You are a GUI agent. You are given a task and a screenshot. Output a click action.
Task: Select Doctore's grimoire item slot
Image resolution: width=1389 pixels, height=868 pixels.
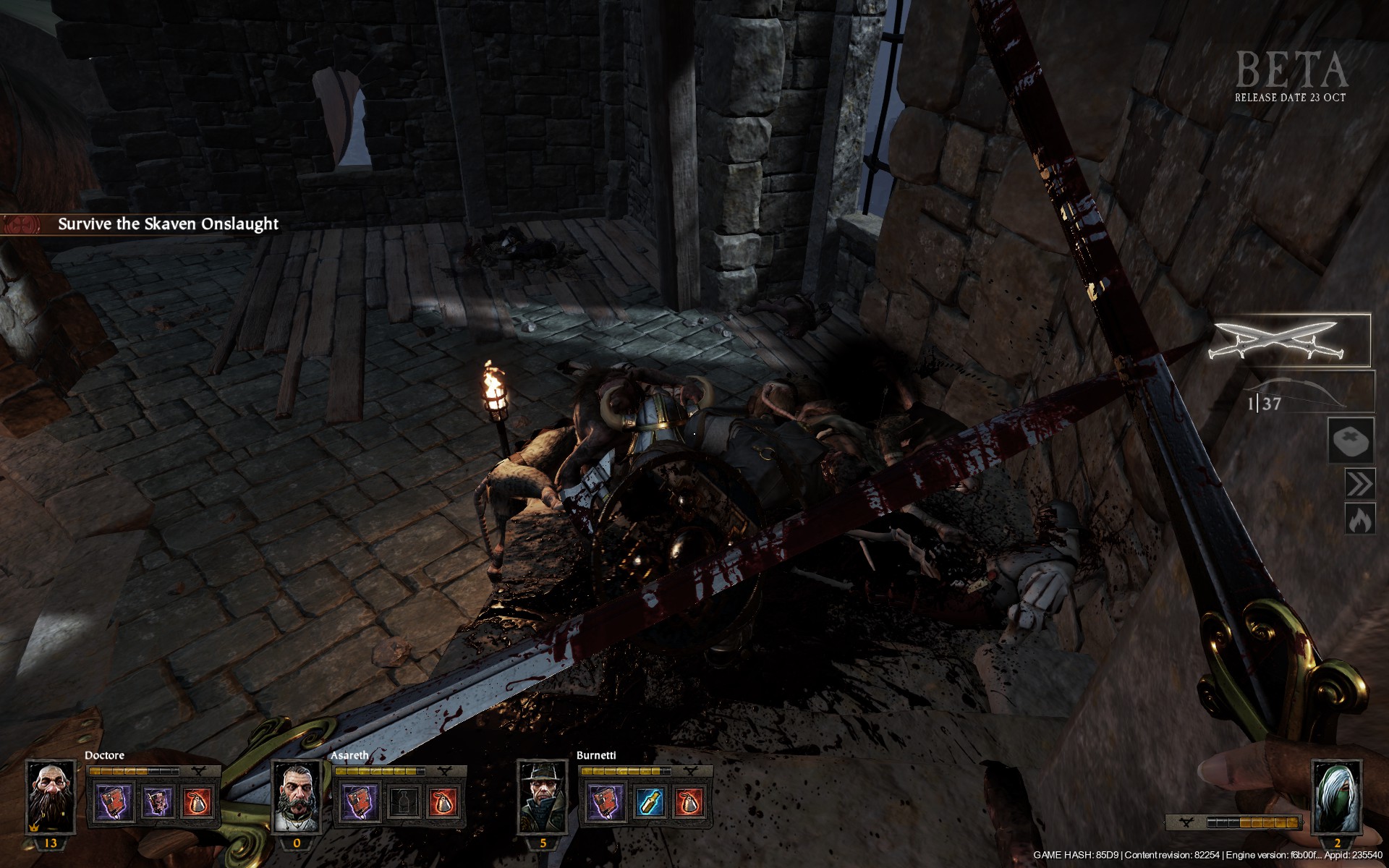tap(157, 803)
